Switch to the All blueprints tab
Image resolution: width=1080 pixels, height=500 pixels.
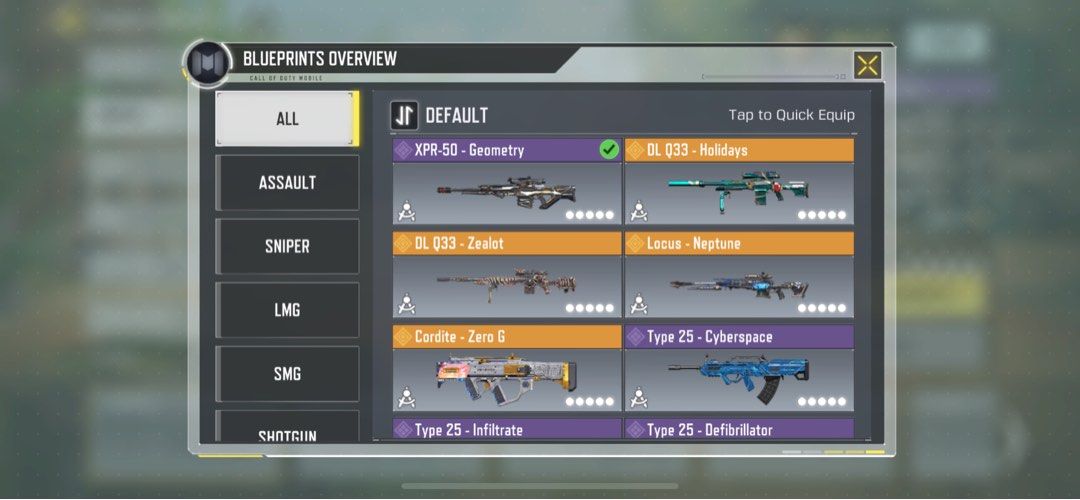[287, 119]
